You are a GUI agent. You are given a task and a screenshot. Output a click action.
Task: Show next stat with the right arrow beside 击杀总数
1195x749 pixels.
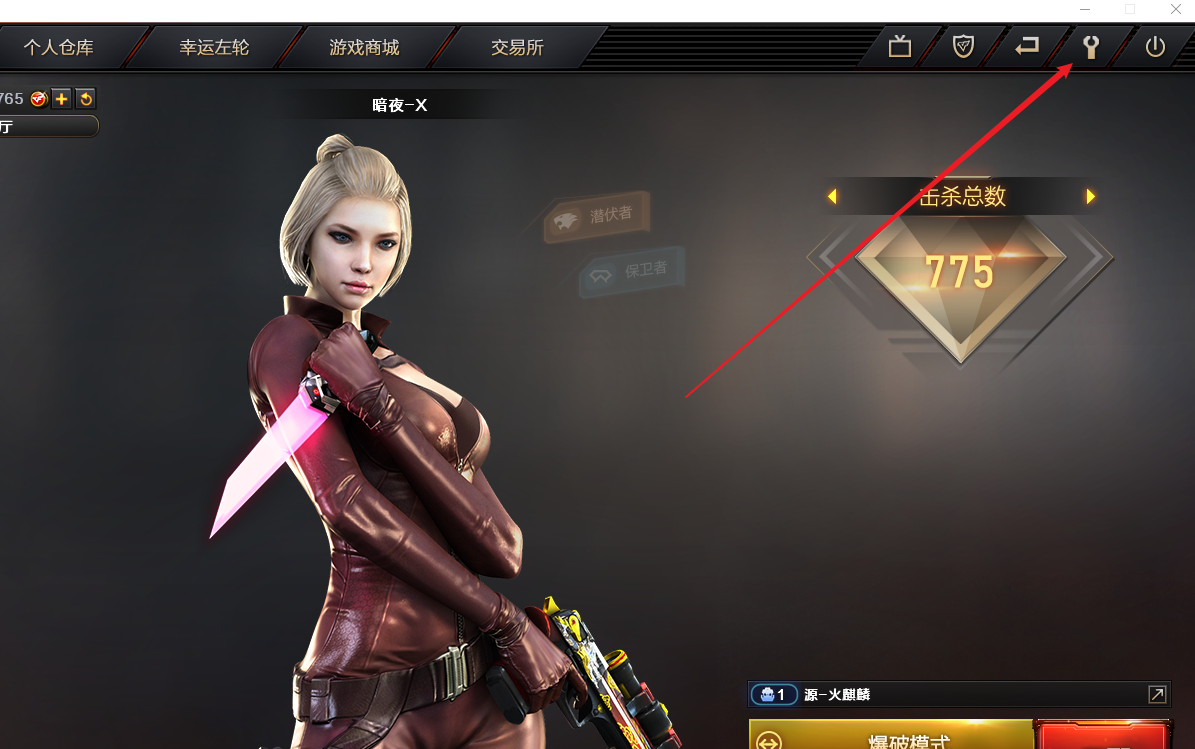(x=1091, y=197)
